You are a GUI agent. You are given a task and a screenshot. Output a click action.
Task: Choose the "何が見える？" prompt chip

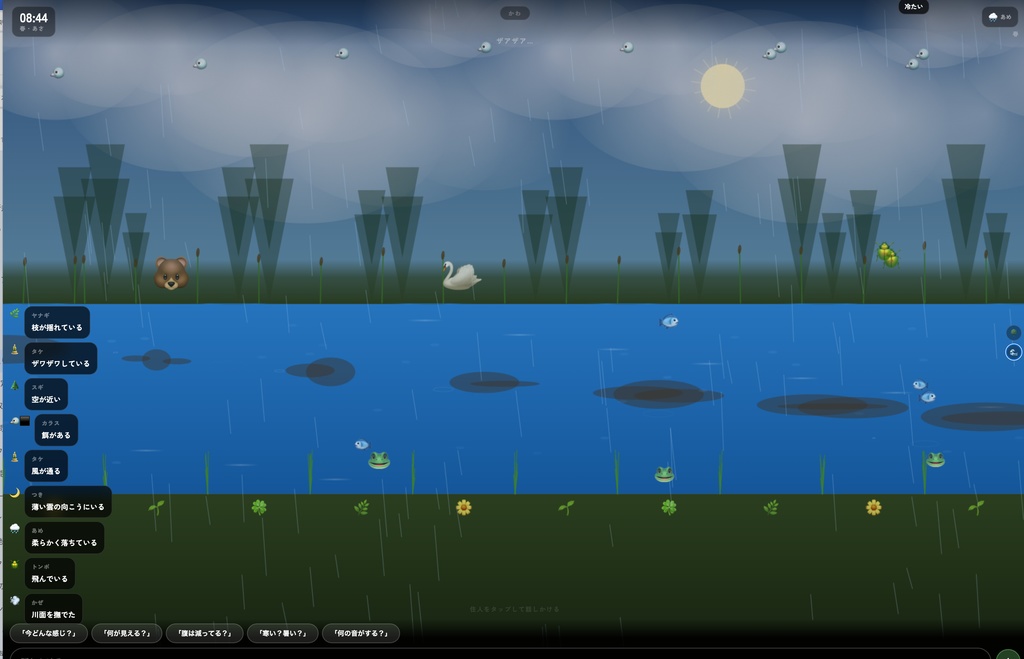[x=126, y=633]
